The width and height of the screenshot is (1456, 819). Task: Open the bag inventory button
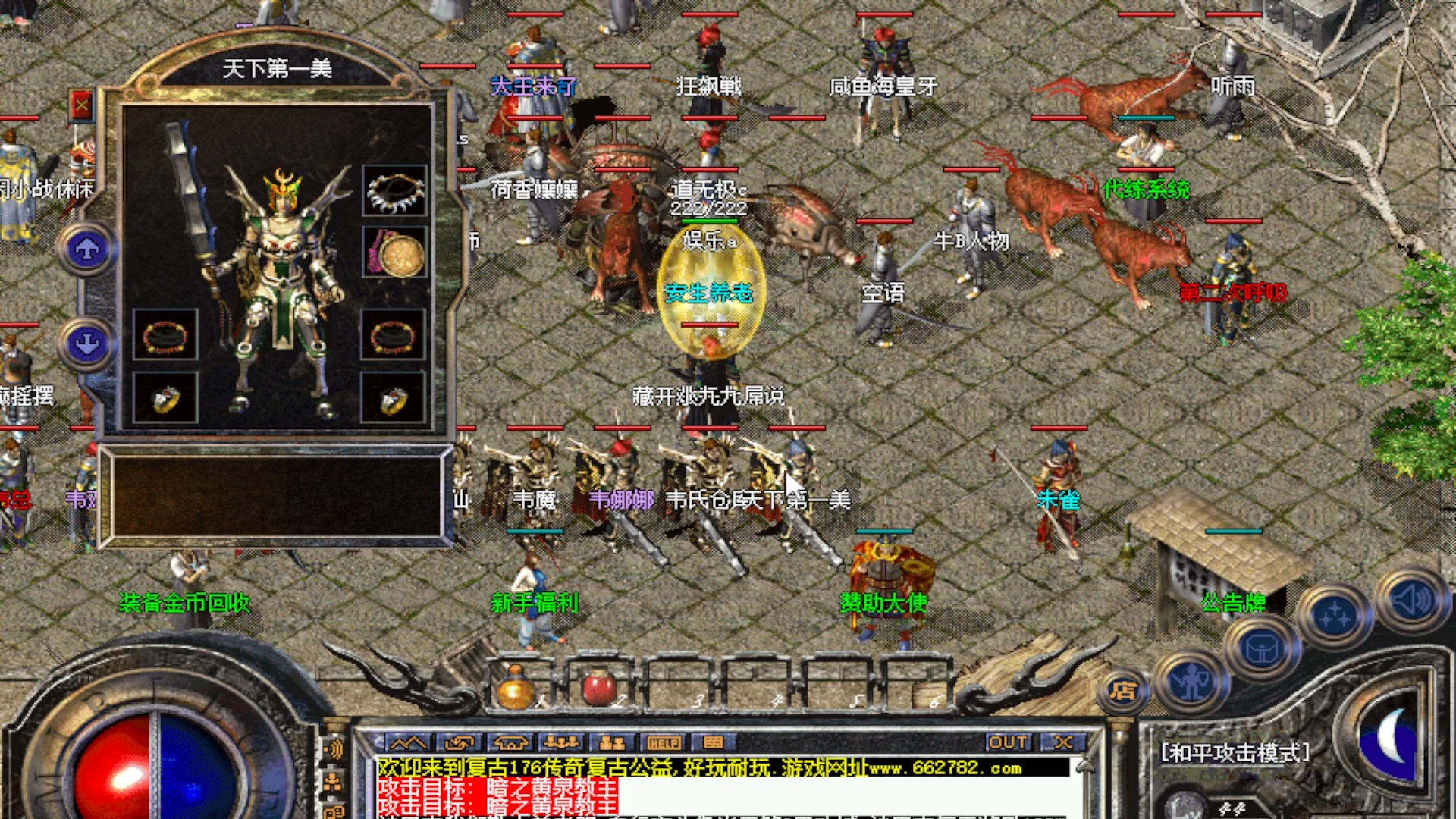click(1261, 648)
